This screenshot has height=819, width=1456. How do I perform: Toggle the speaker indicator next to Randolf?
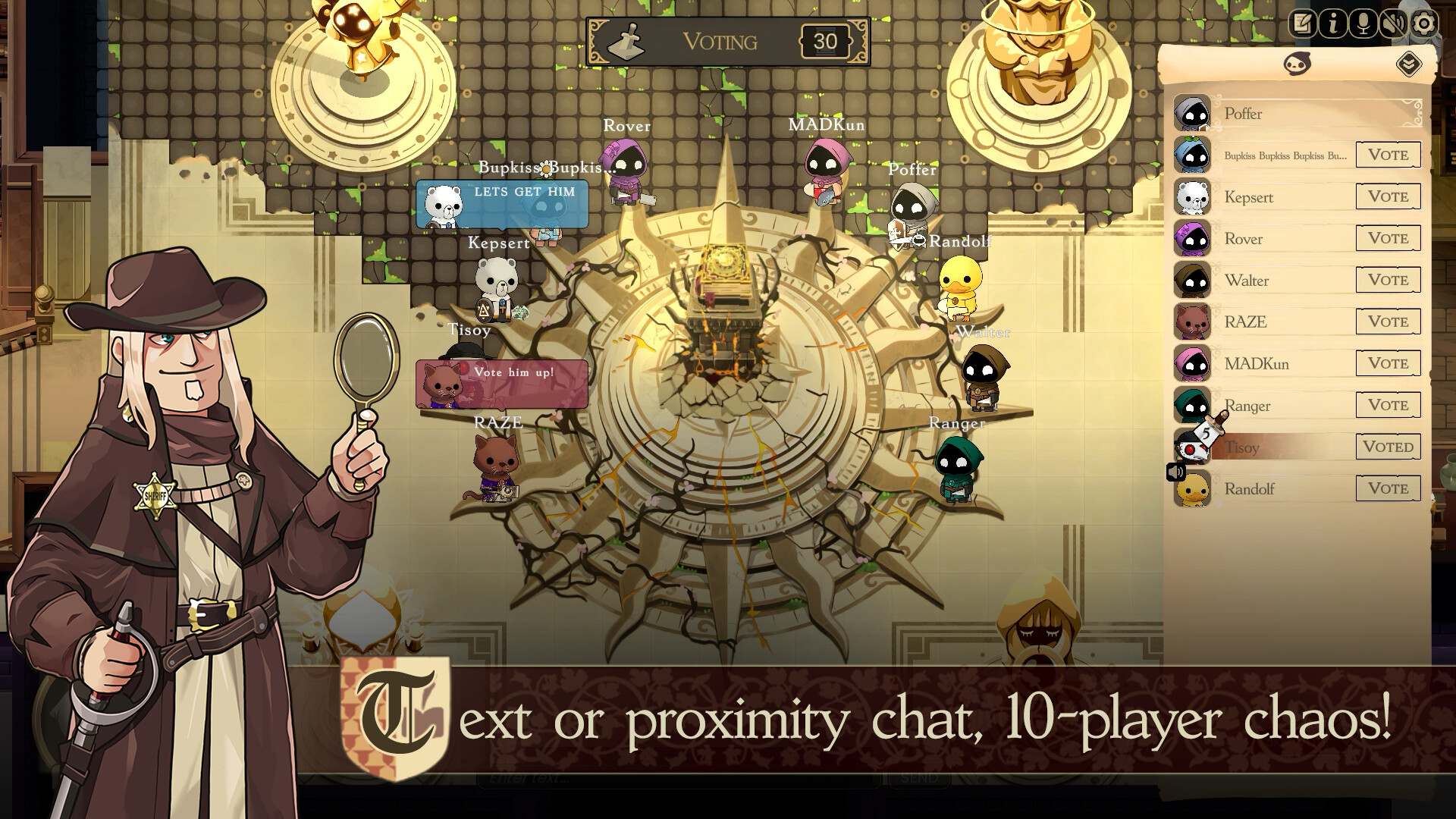point(1175,472)
